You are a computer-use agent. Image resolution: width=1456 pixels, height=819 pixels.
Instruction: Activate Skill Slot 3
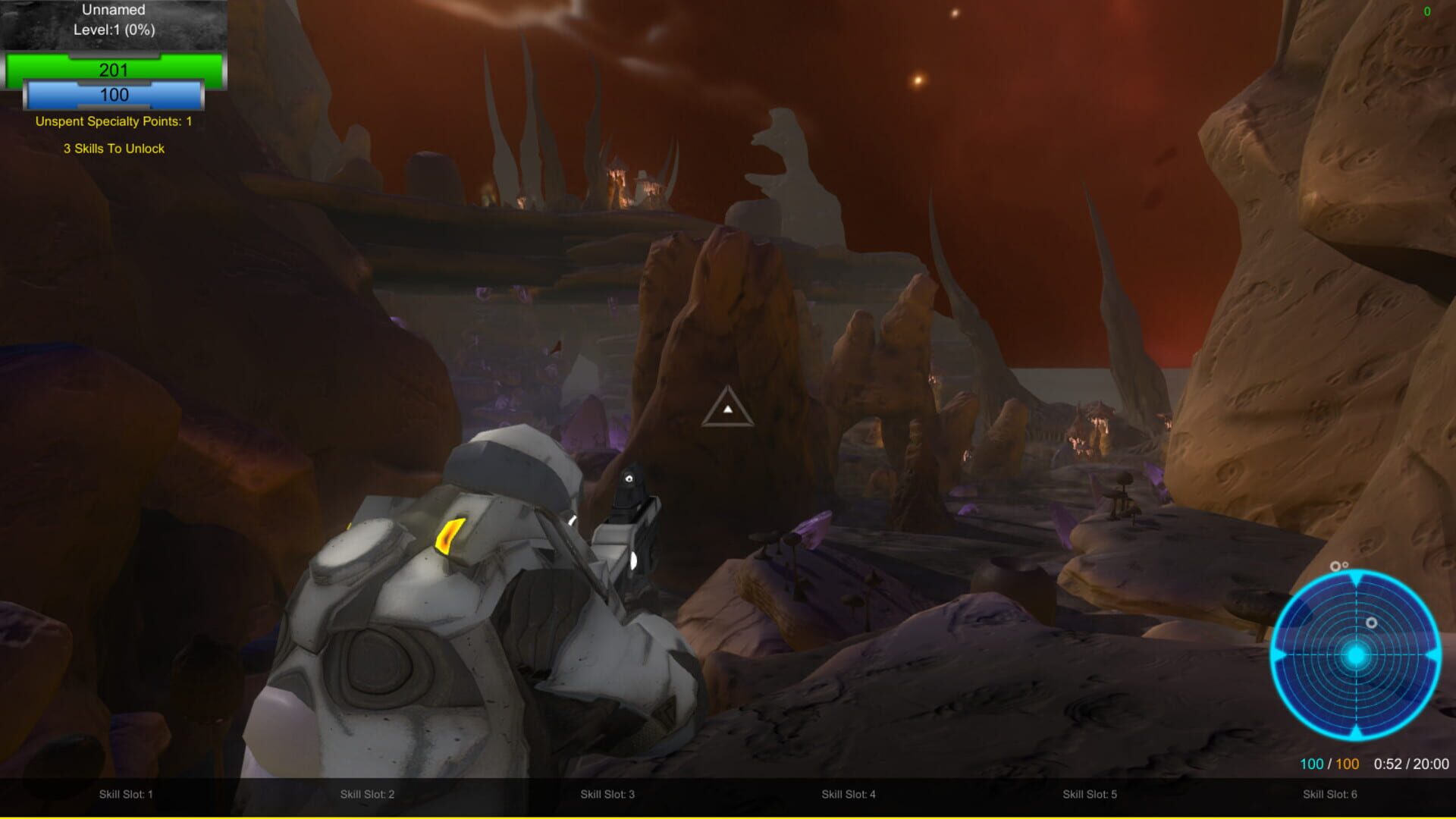[607, 795]
